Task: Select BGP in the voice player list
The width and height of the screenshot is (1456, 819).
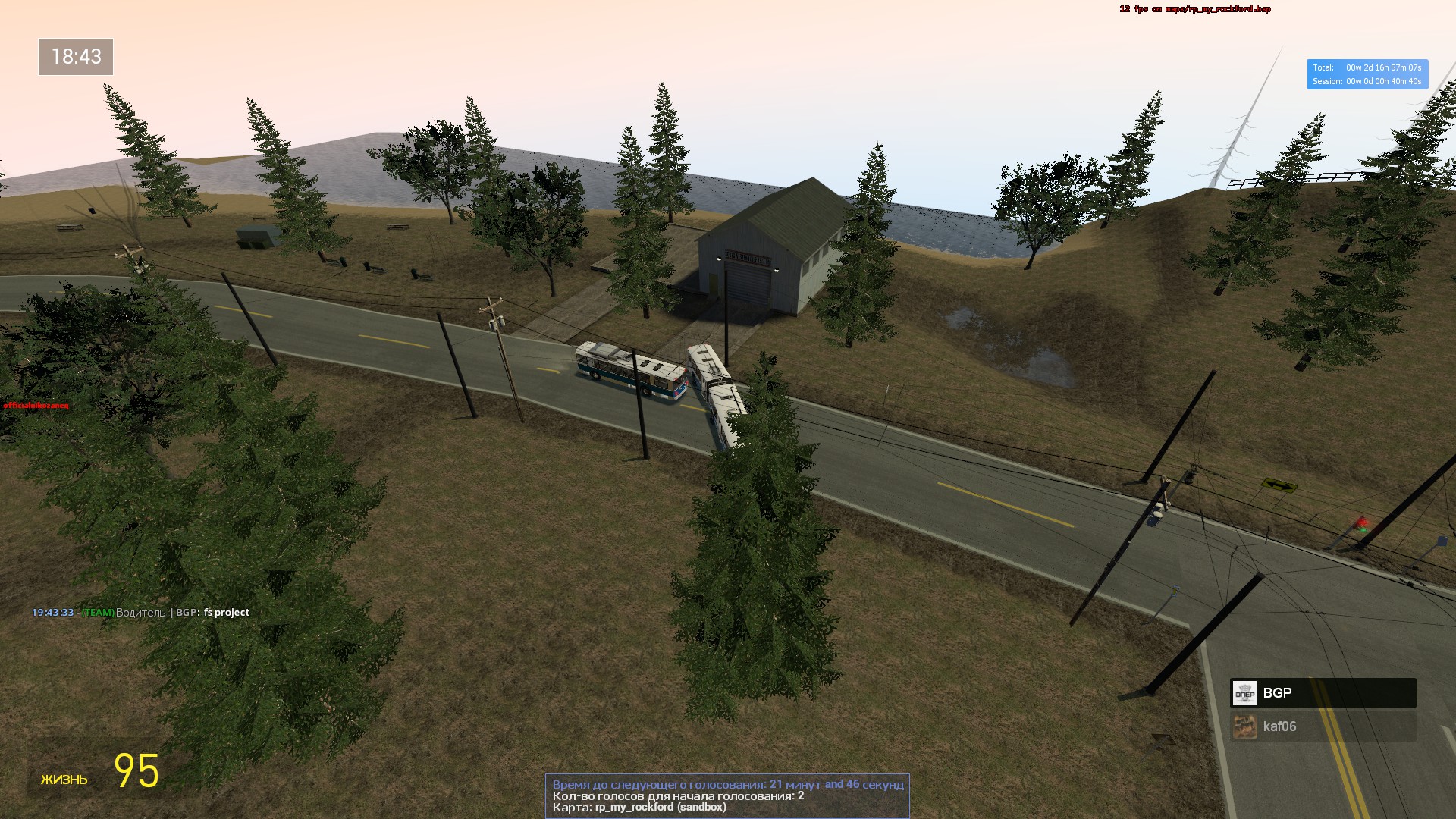Action: click(1323, 693)
